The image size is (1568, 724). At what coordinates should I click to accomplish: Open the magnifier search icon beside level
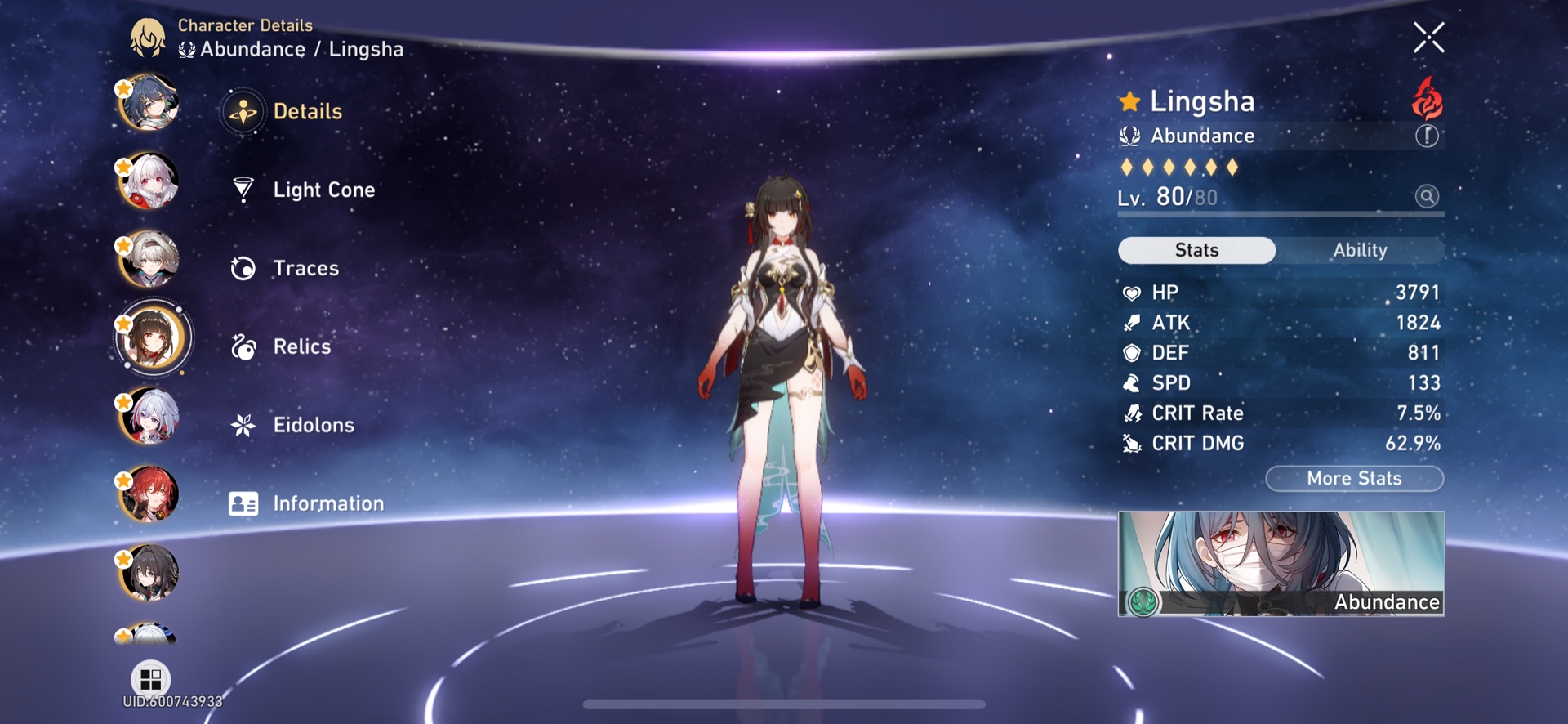coord(1425,197)
